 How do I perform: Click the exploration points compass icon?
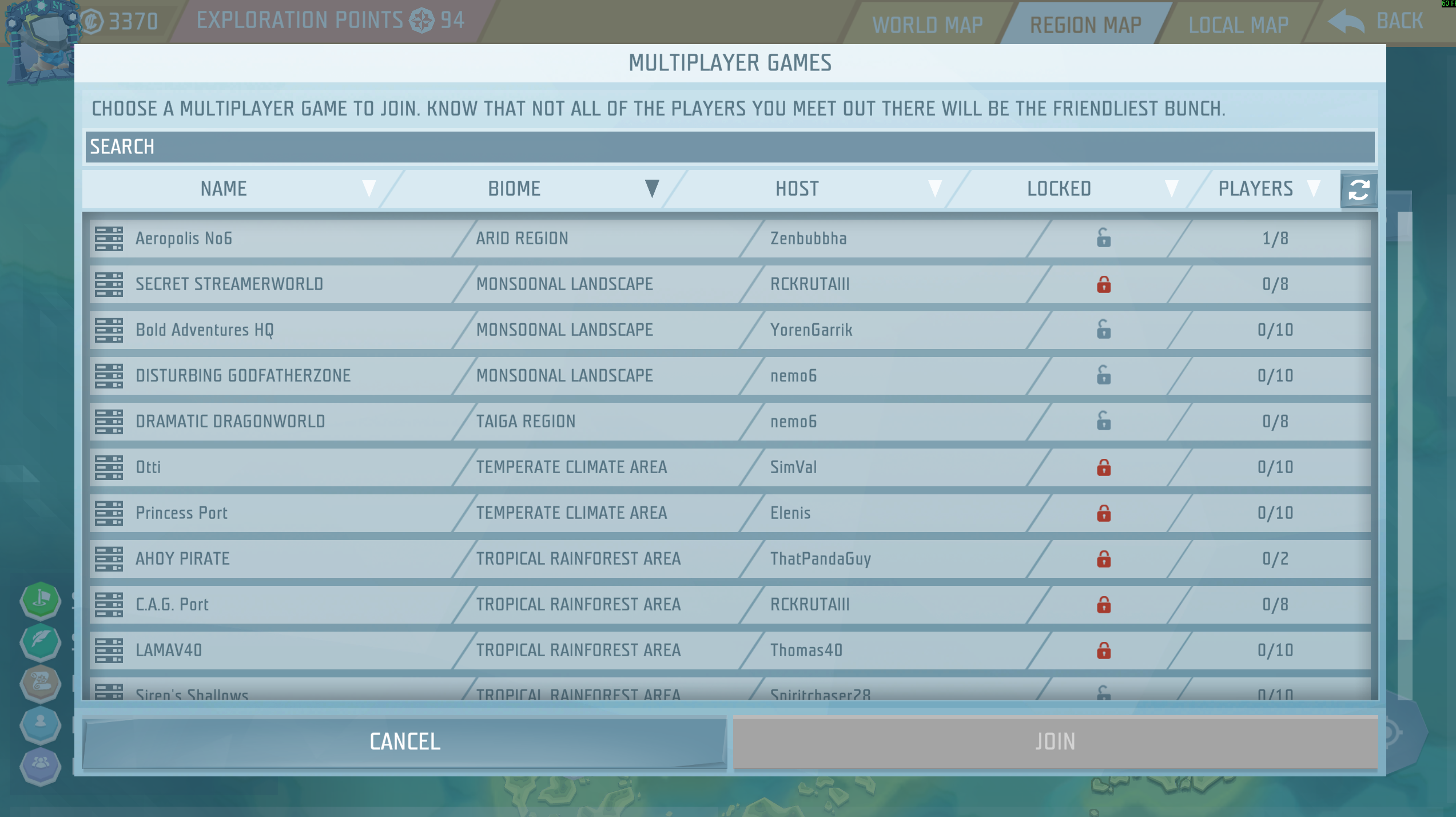click(x=421, y=21)
